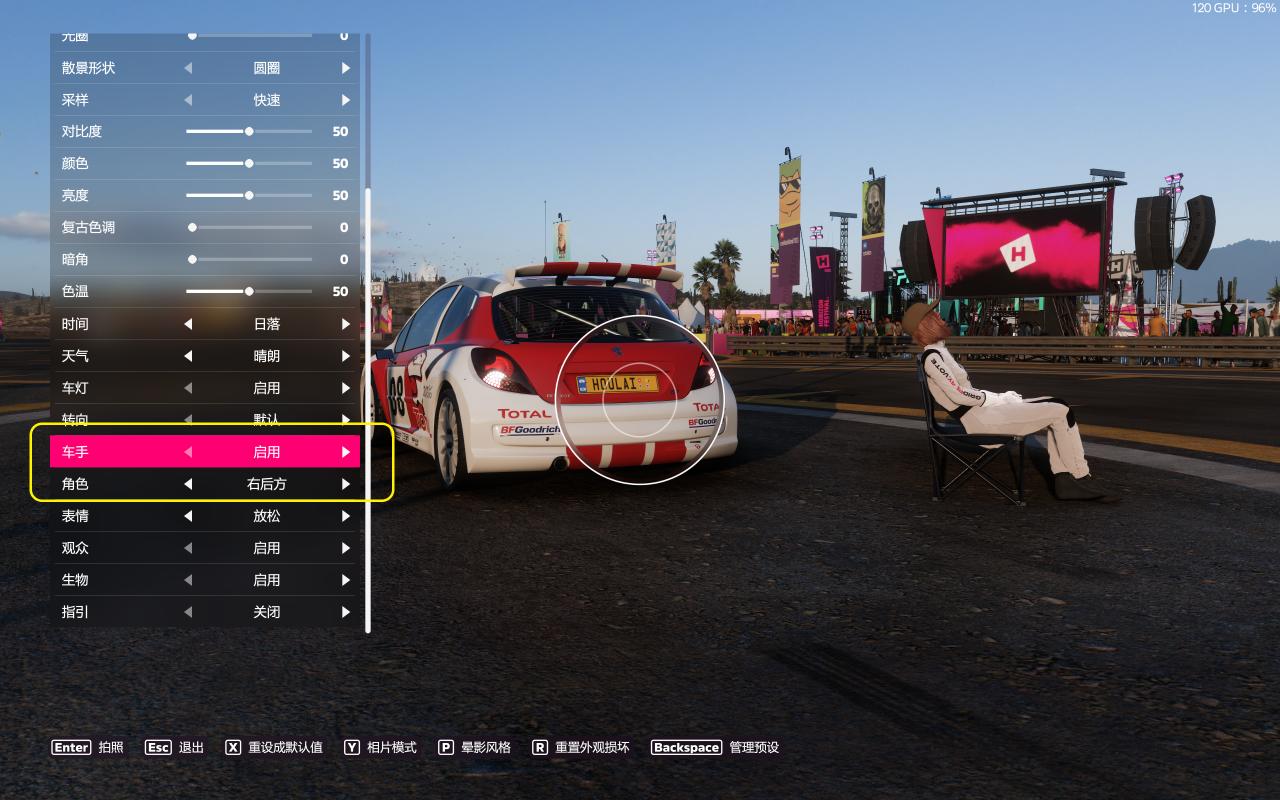The image size is (1280, 800).
Task: Toggle 车灯 using its right arrow
Action: tap(346, 388)
